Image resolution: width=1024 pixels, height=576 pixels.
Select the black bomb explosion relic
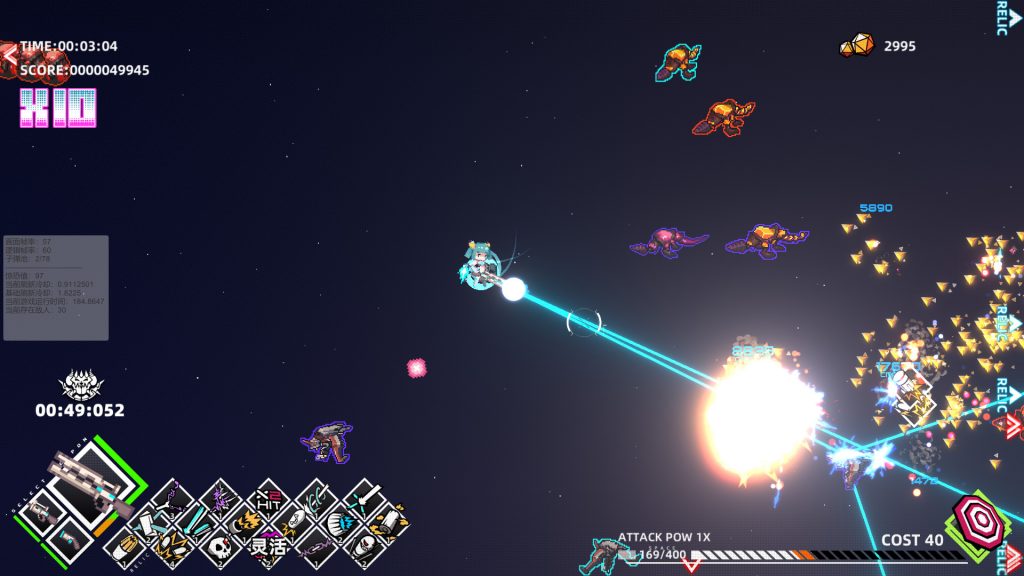click(243, 521)
